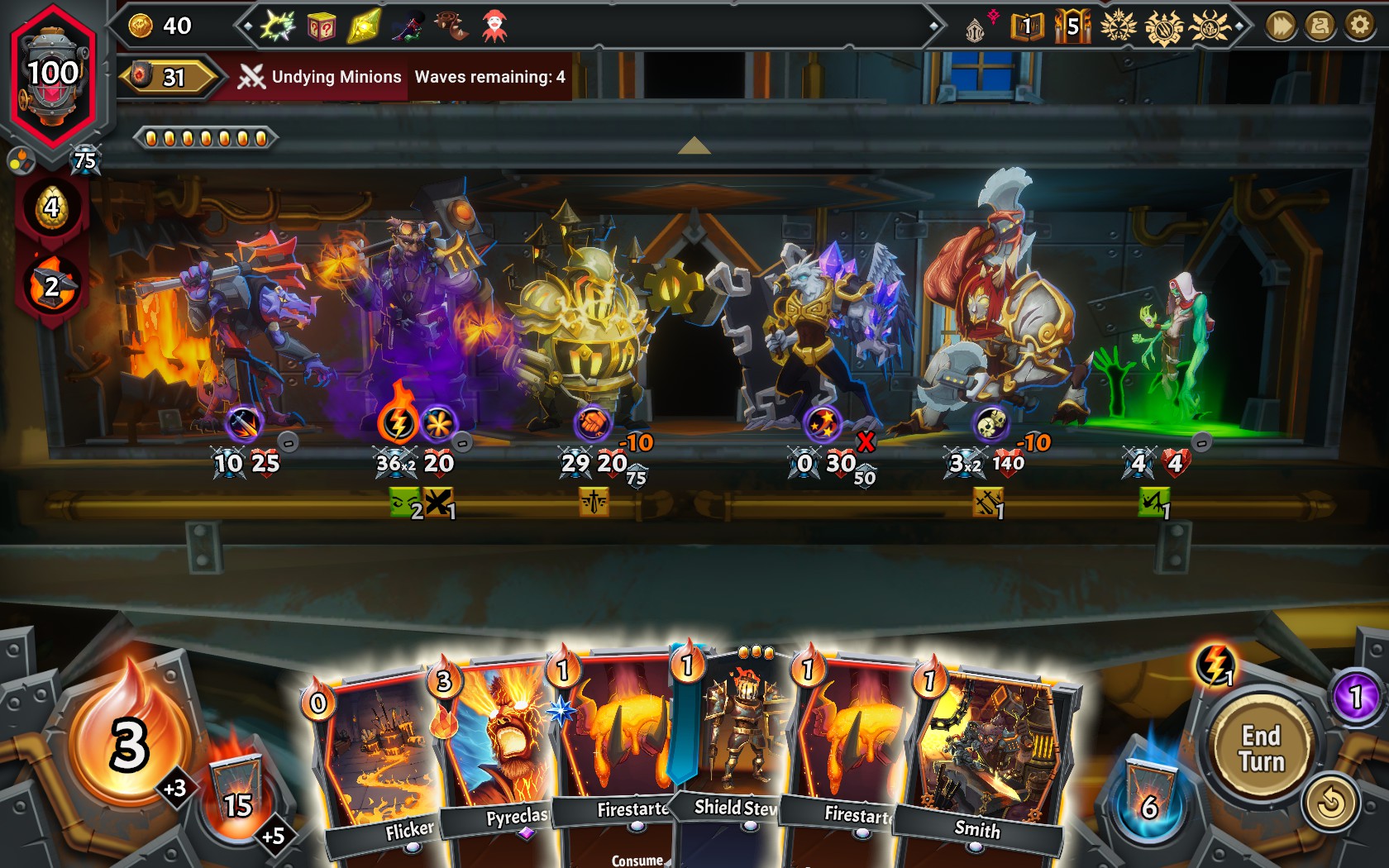
Task: Open the spellbook icon marked 1
Action: click(x=1026, y=27)
